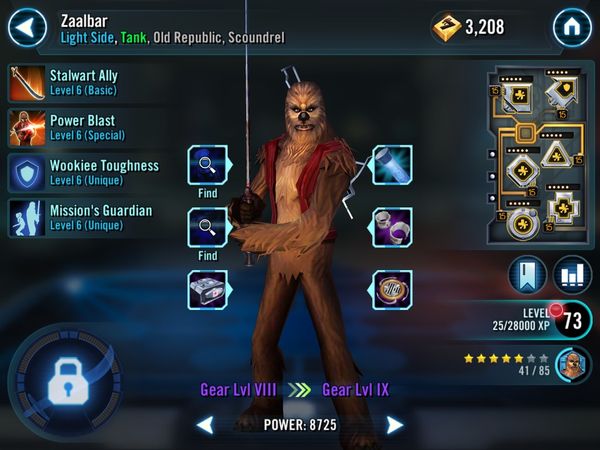Select the bottom-left equipped gear piece
Screen dimensions: 600x450
click(x=208, y=289)
